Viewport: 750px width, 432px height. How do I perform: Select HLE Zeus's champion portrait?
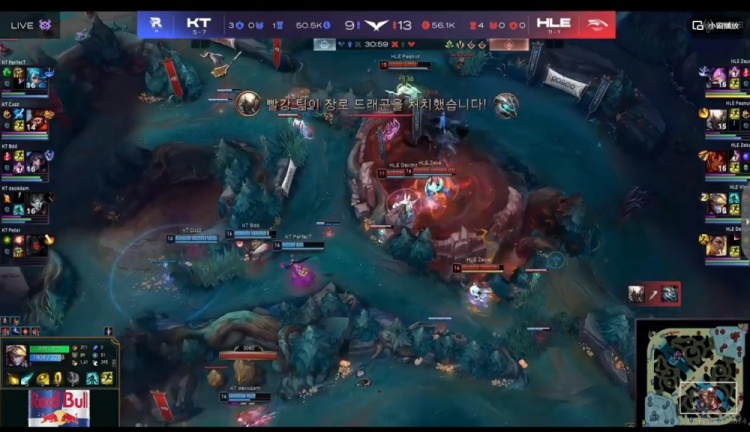717,78
